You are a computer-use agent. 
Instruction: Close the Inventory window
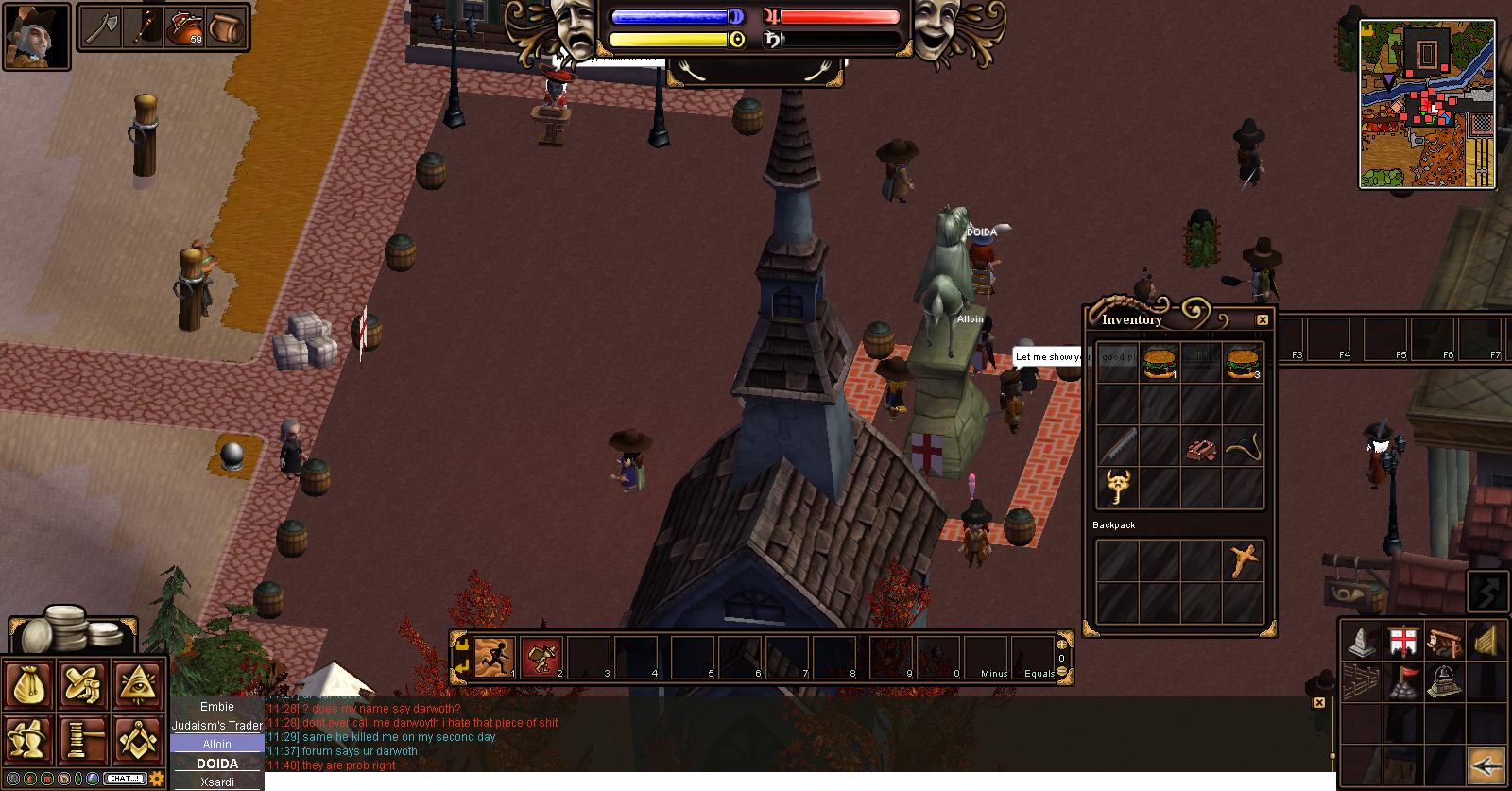1262,320
